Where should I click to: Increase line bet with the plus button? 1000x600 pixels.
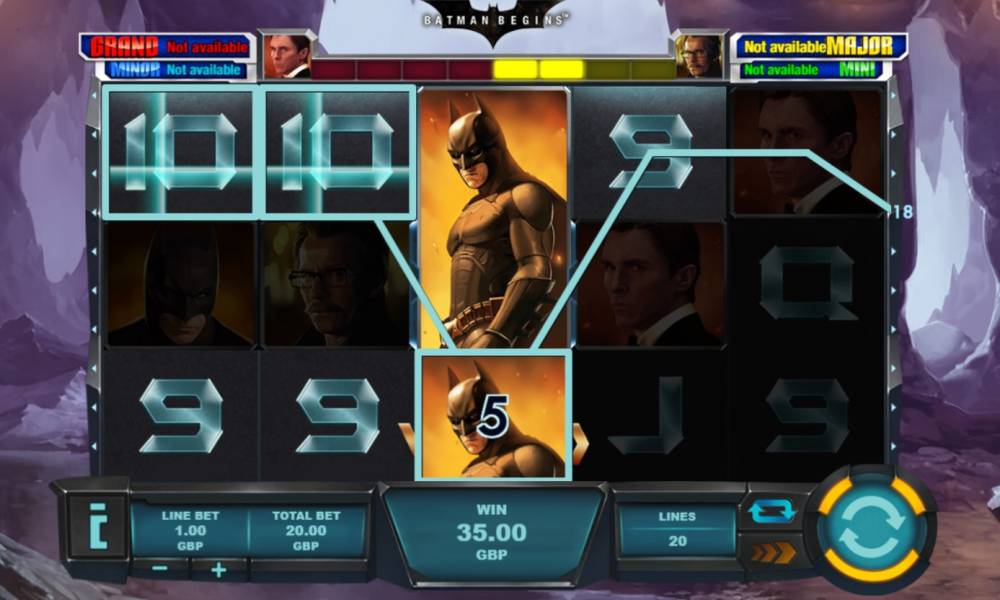click(x=219, y=570)
